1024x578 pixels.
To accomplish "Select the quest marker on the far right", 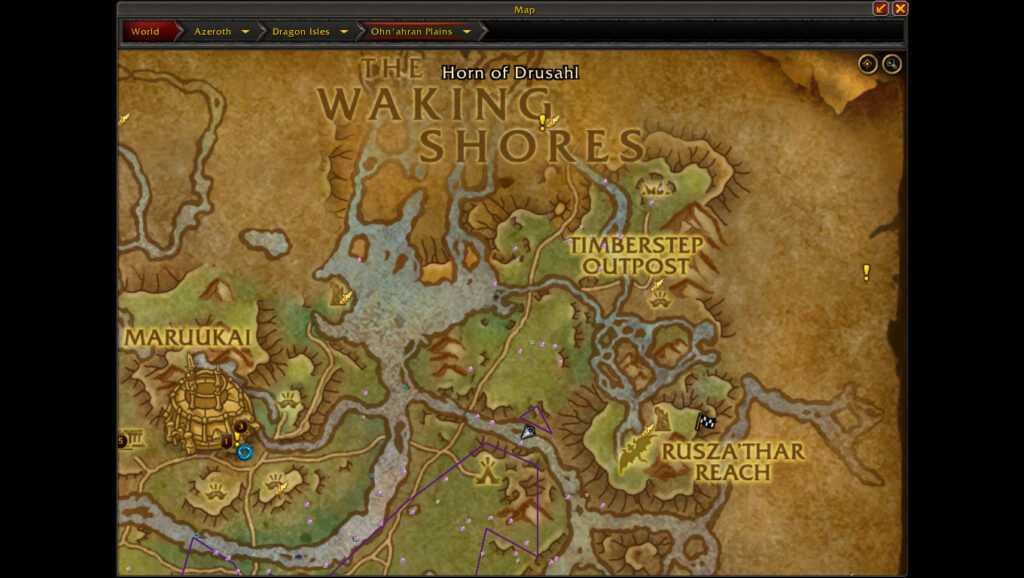I will click(866, 272).
